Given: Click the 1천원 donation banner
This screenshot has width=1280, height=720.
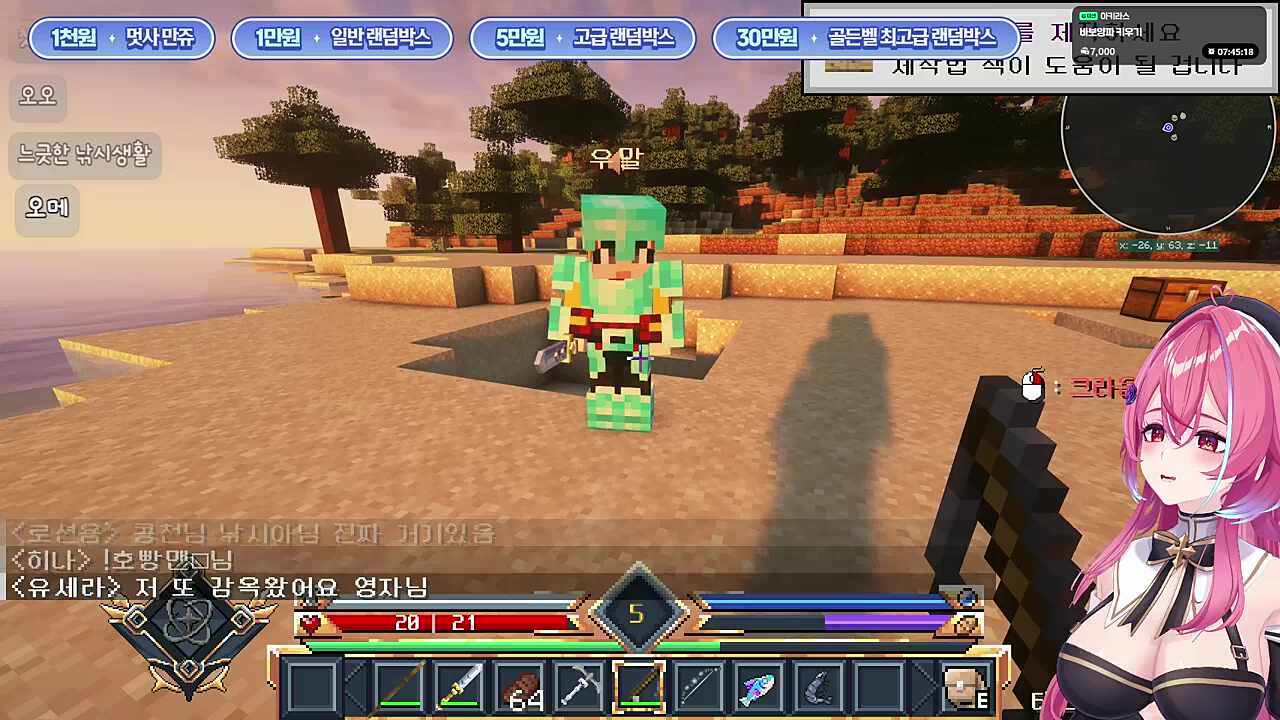Looking at the screenshot, I should pos(122,38).
